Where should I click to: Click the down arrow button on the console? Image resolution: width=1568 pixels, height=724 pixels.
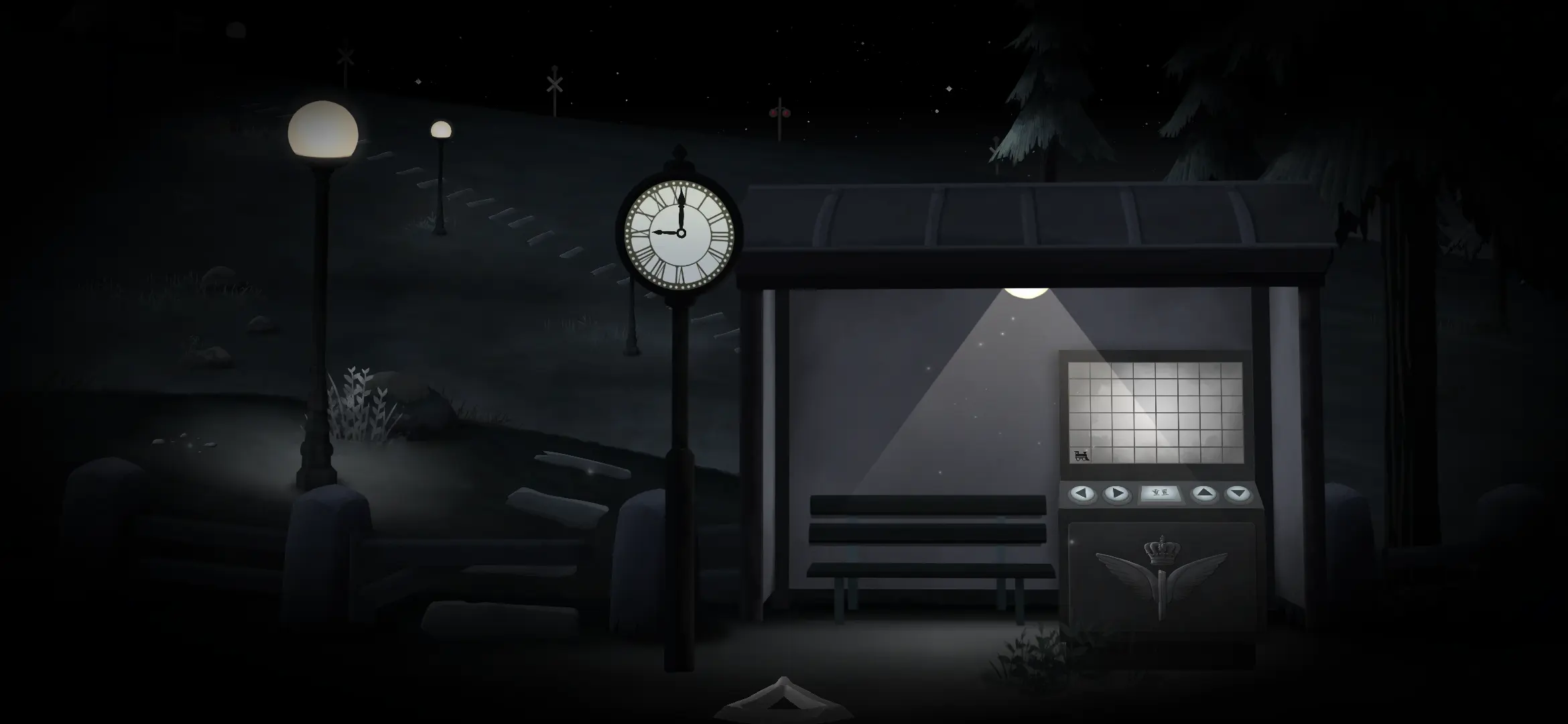click(x=1238, y=494)
